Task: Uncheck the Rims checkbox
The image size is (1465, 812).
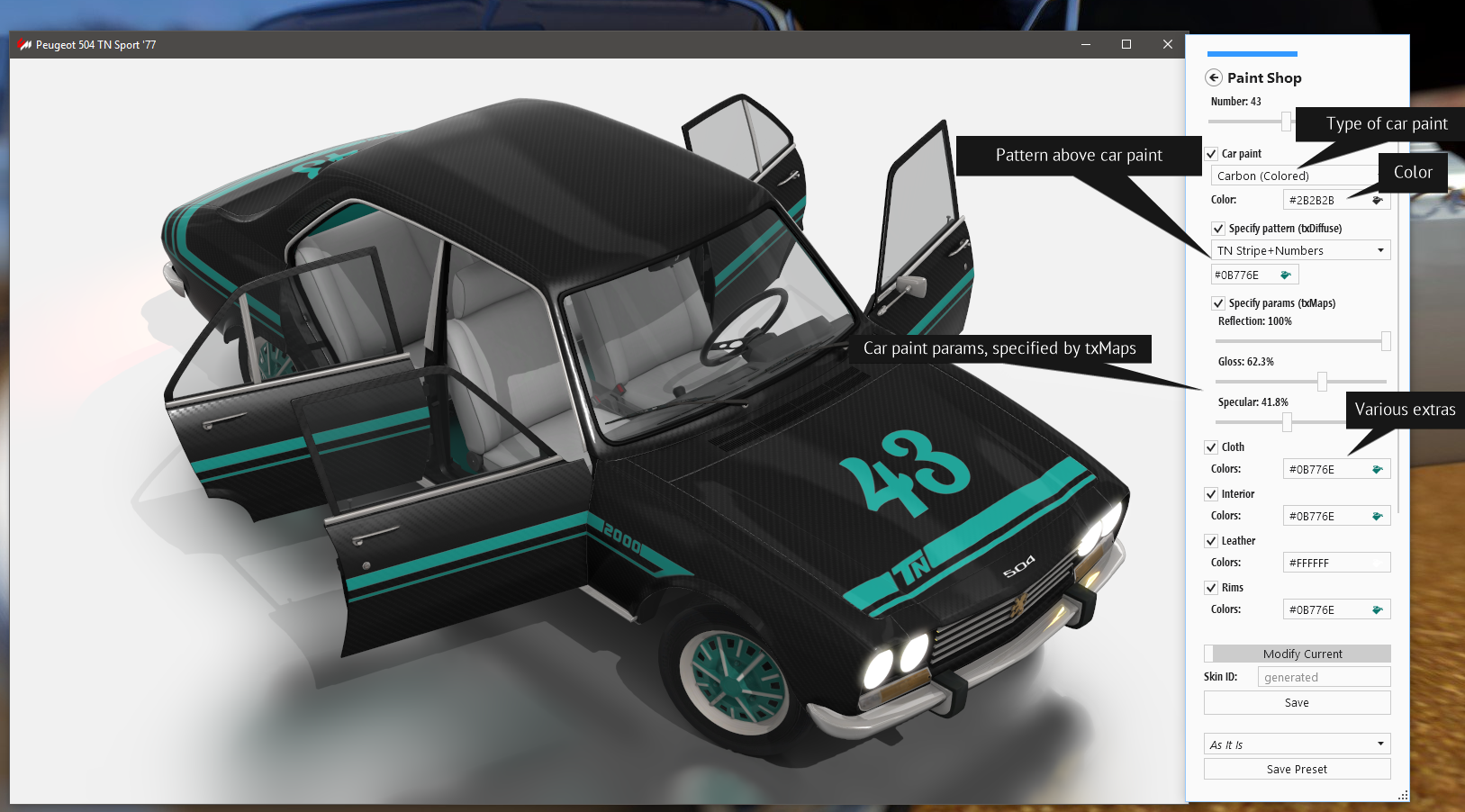Action: pos(1212,587)
